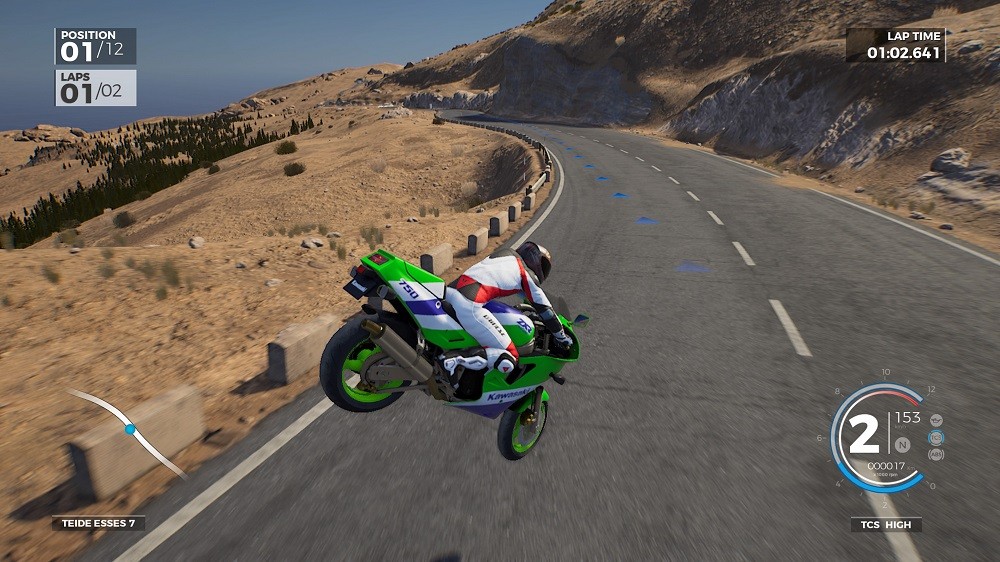
Task: Select the TCS indicator icon
Action: point(936,437)
